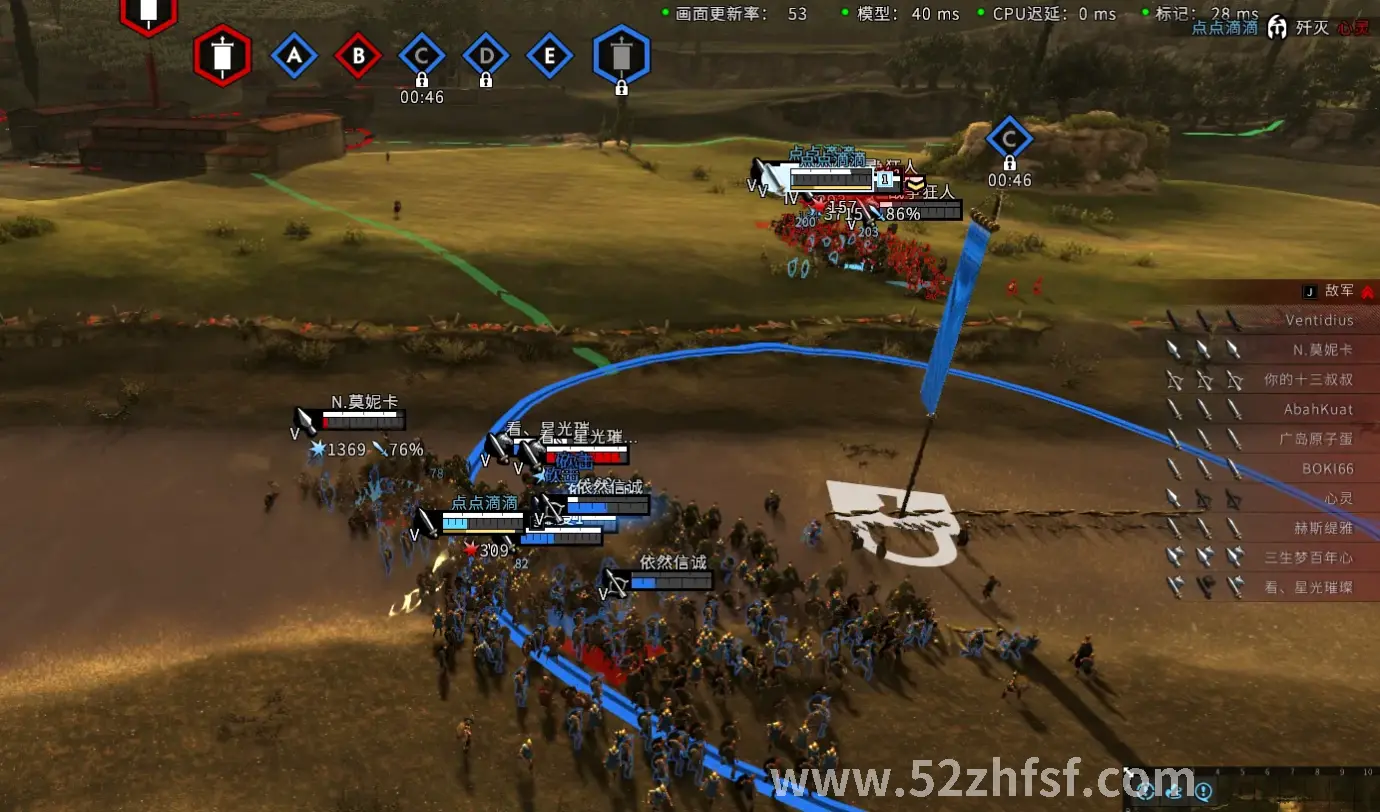The height and width of the screenshot is (812, 1380).
Task: Select Ventidius in the enemy list
Action: pyautogui.click(x=1319, y=321)
